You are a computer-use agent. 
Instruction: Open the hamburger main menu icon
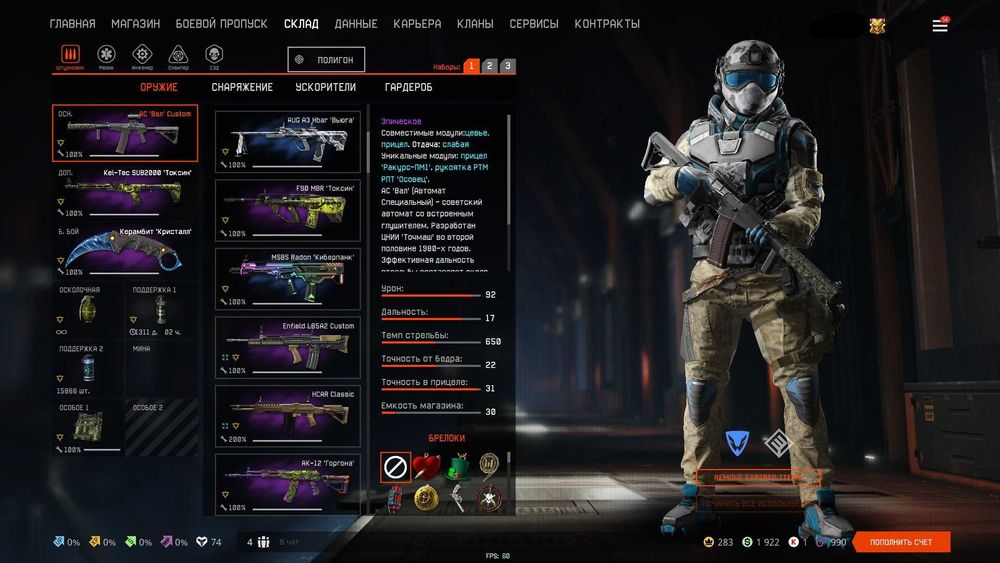coord(940,26)
